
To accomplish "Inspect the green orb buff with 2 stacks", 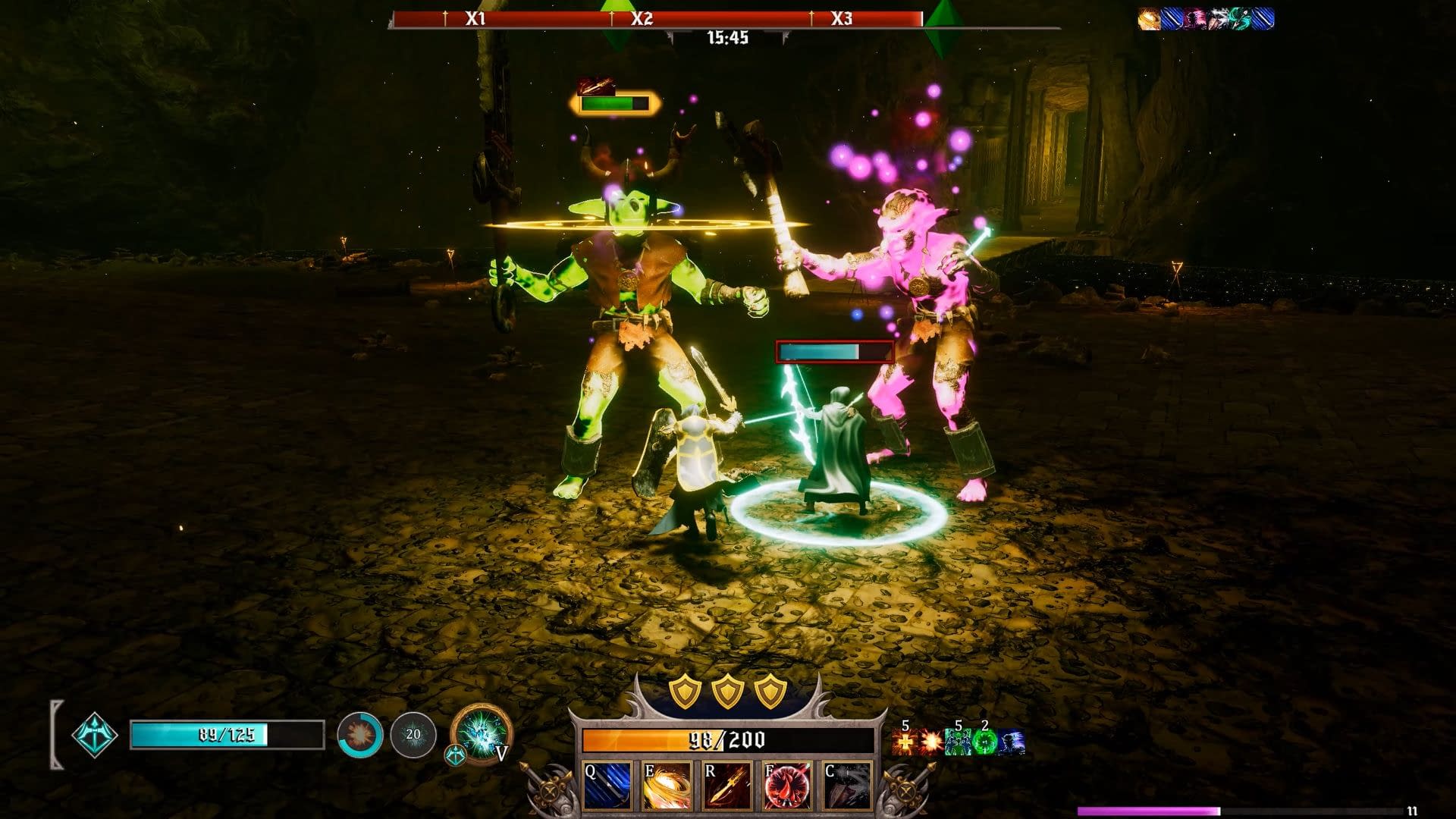I will pyautogui.click(x=984, y=743).
